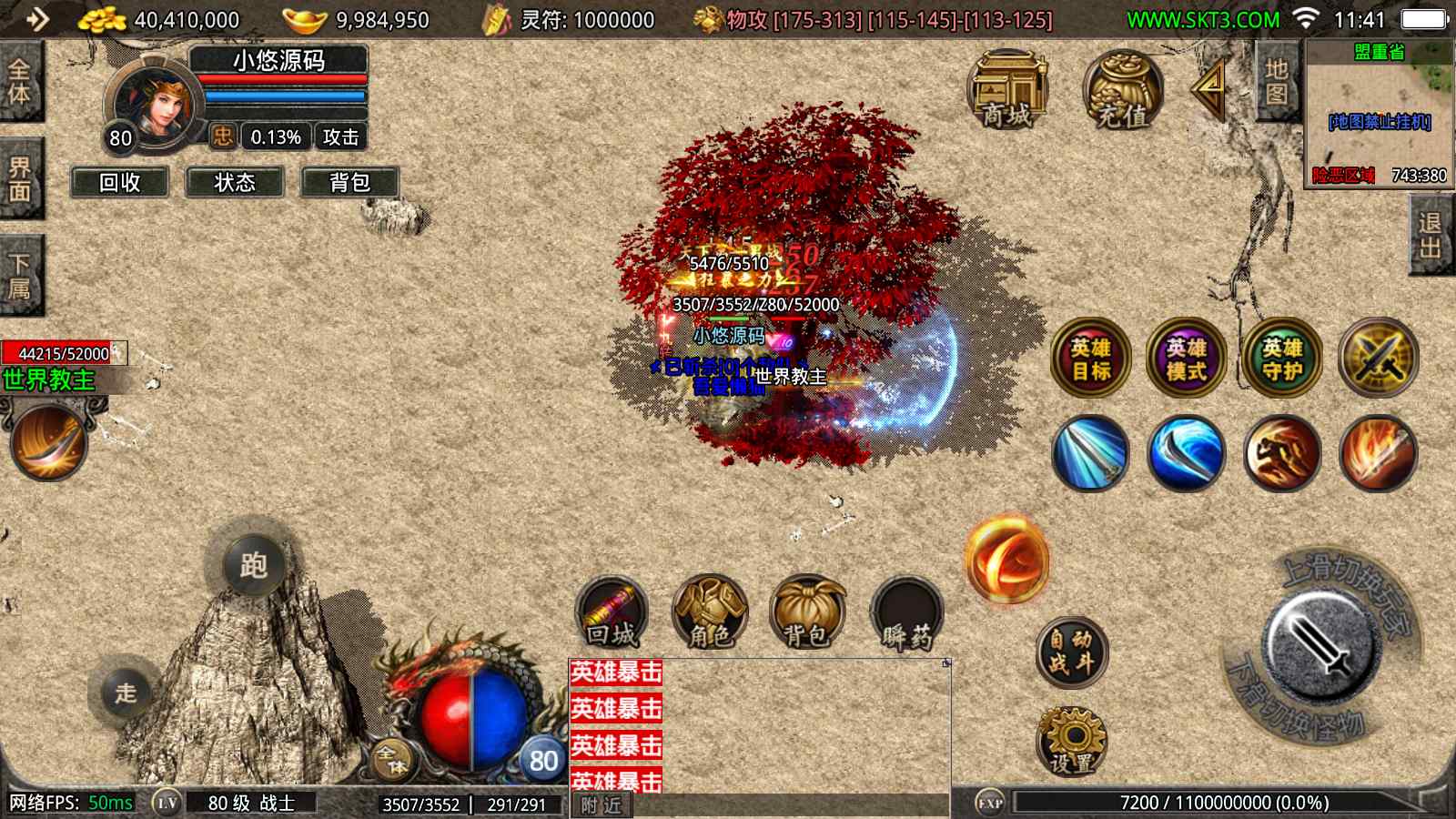
Task: Toggle the 攻击 attack mode button
Action: click(x=340, y=137)
